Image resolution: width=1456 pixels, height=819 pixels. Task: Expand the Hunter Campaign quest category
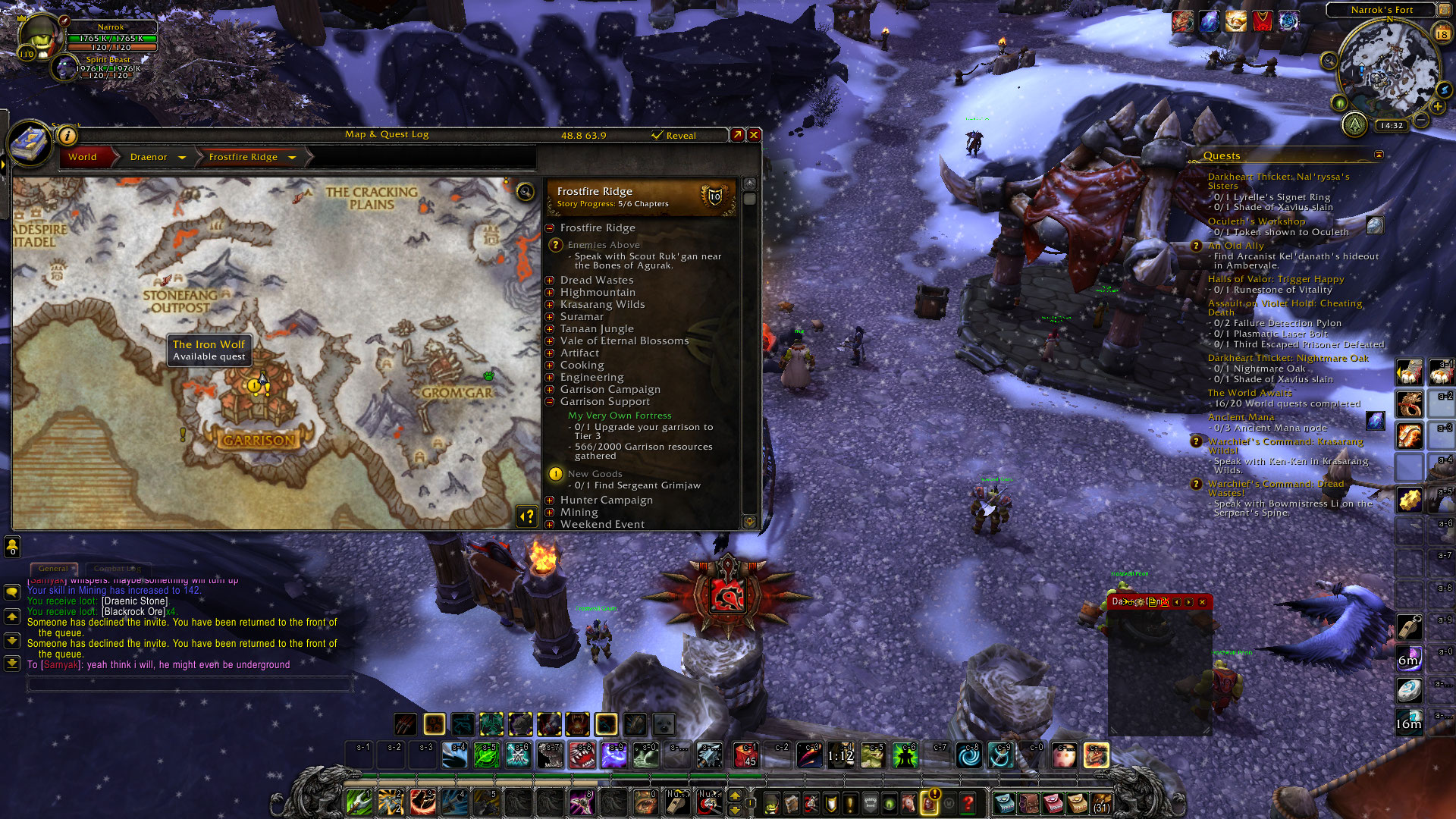(x=550, y=500)
